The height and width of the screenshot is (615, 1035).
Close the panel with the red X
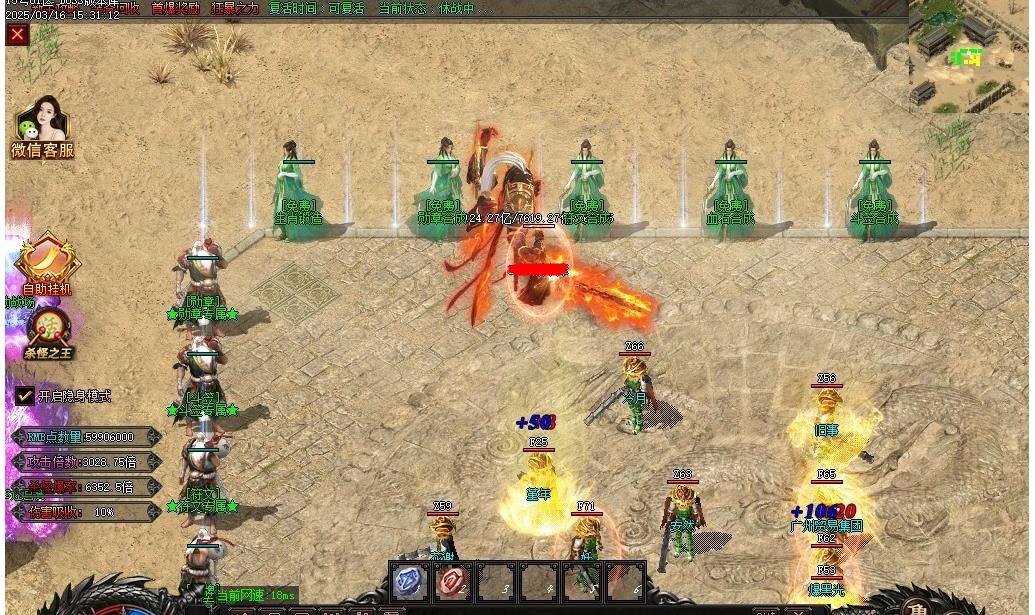[x=17, y=35]
